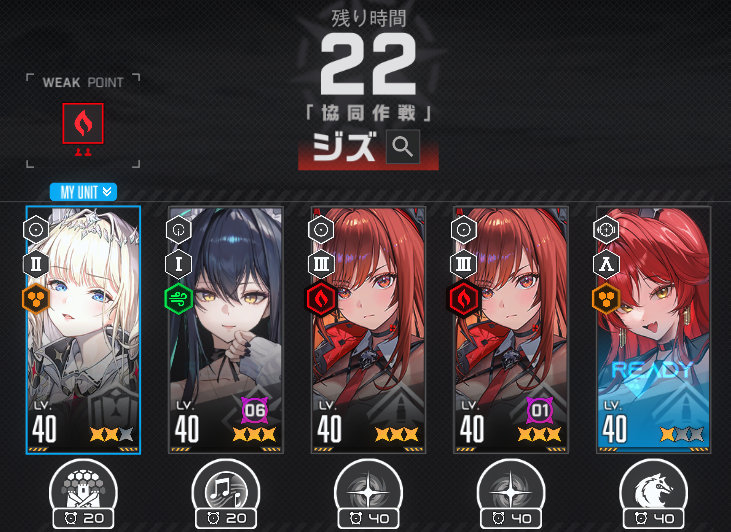
Task: Select the red-haired unit with 01 badge
Action: tap(511, 330)
